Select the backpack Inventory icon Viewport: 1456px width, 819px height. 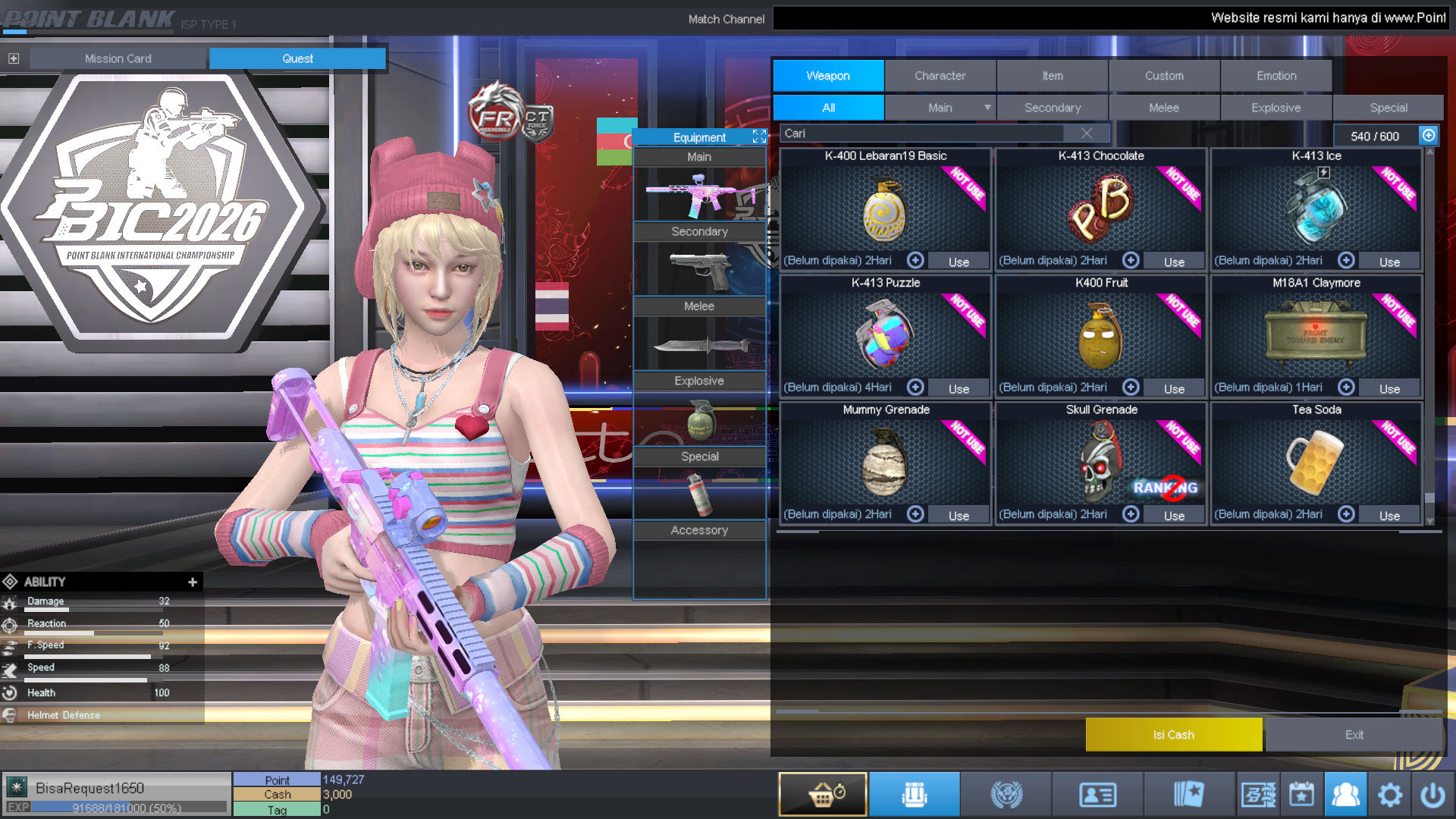pos(915,794)
